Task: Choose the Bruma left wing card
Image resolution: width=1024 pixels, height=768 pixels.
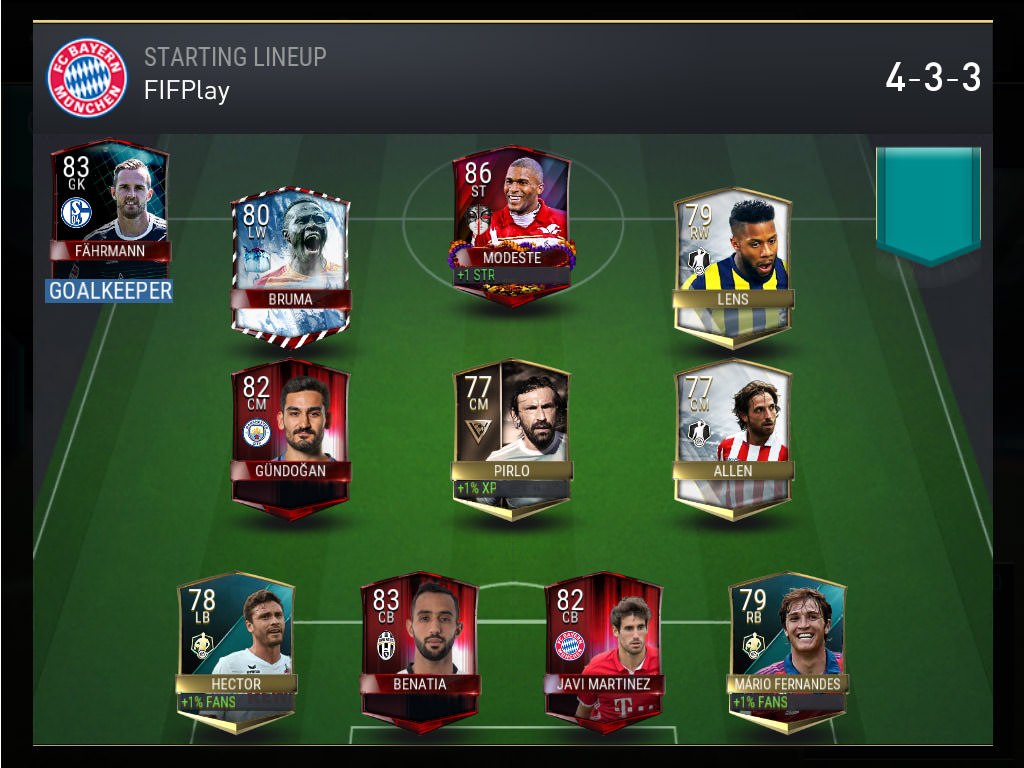Action: tap(290, 260)
